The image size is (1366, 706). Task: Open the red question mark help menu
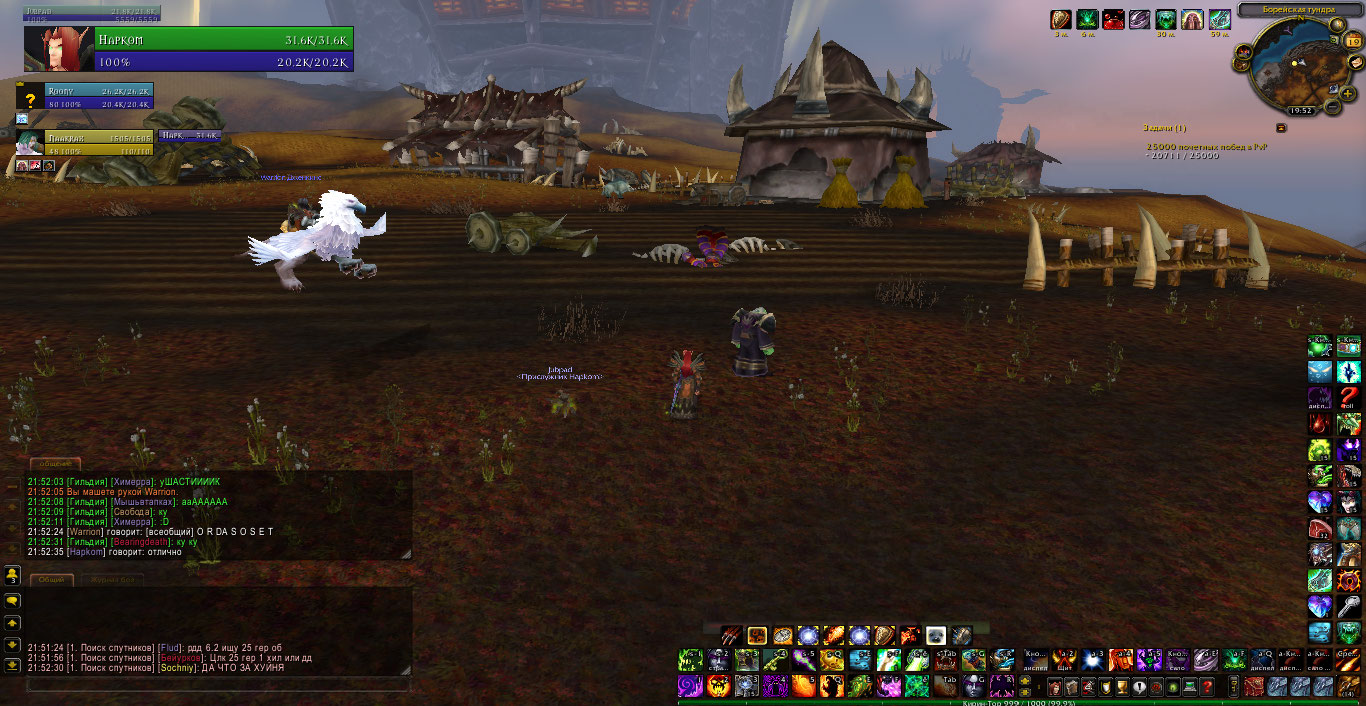pyautogui.click(x=1207, y=686)
